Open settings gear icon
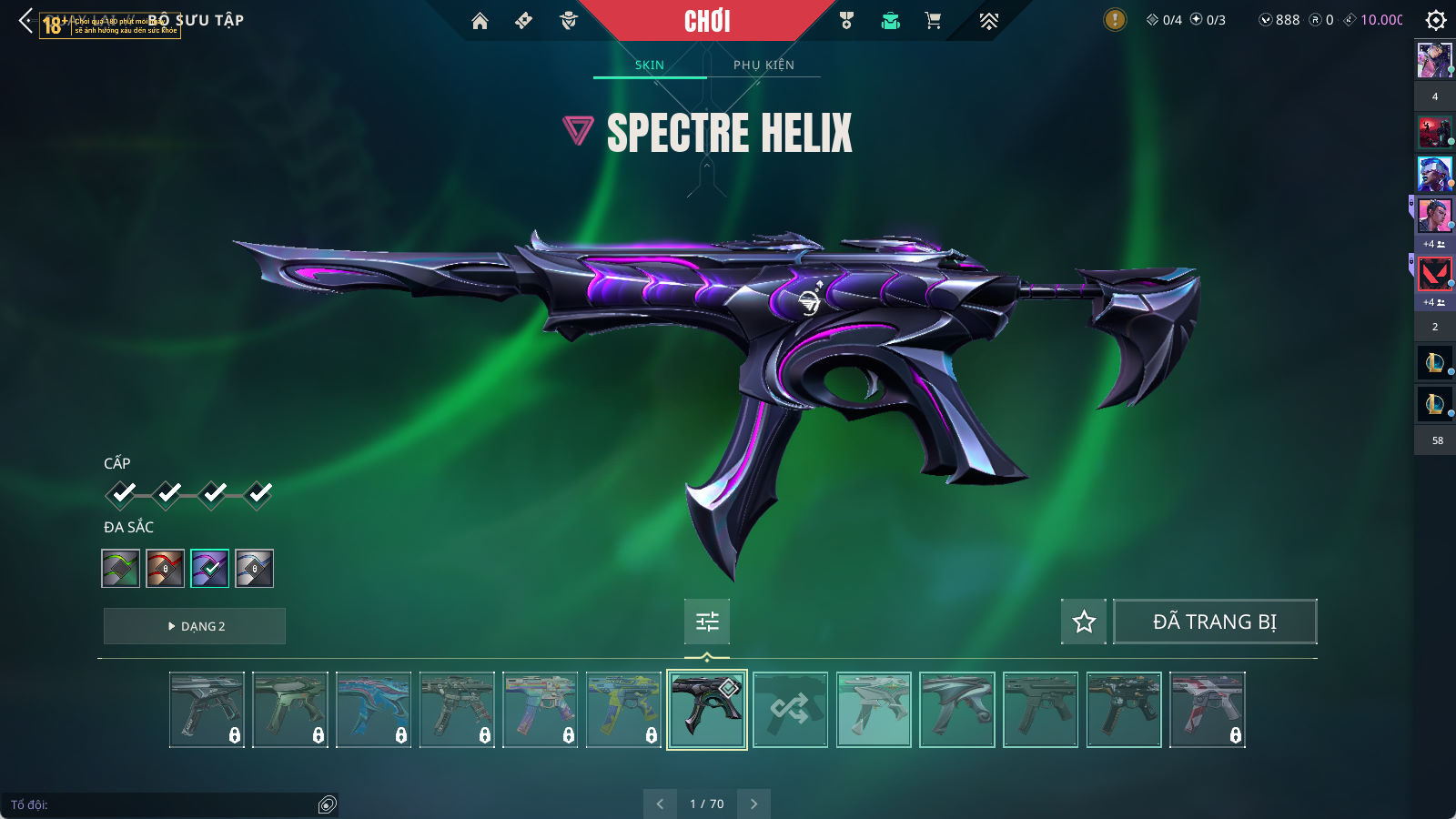The image size is (1456, 819). tap(1436, 20)
